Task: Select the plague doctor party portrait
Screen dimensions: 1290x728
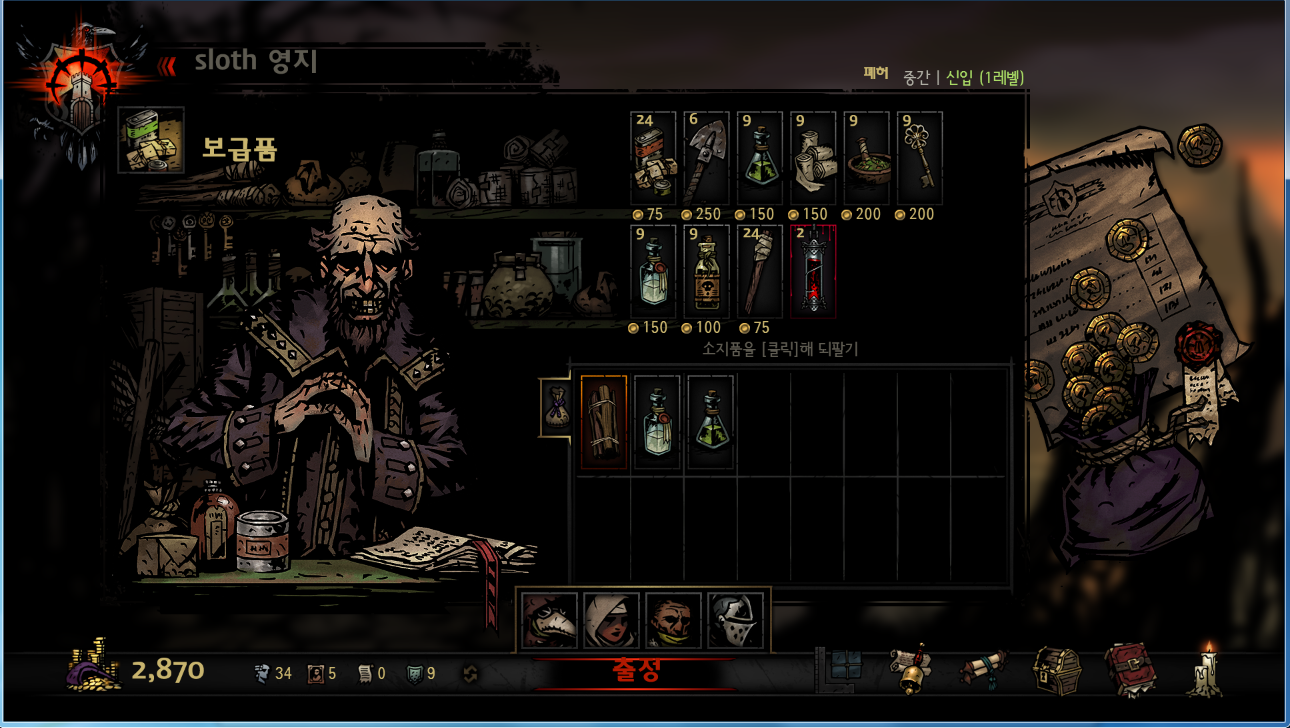Action: [549, 620]
